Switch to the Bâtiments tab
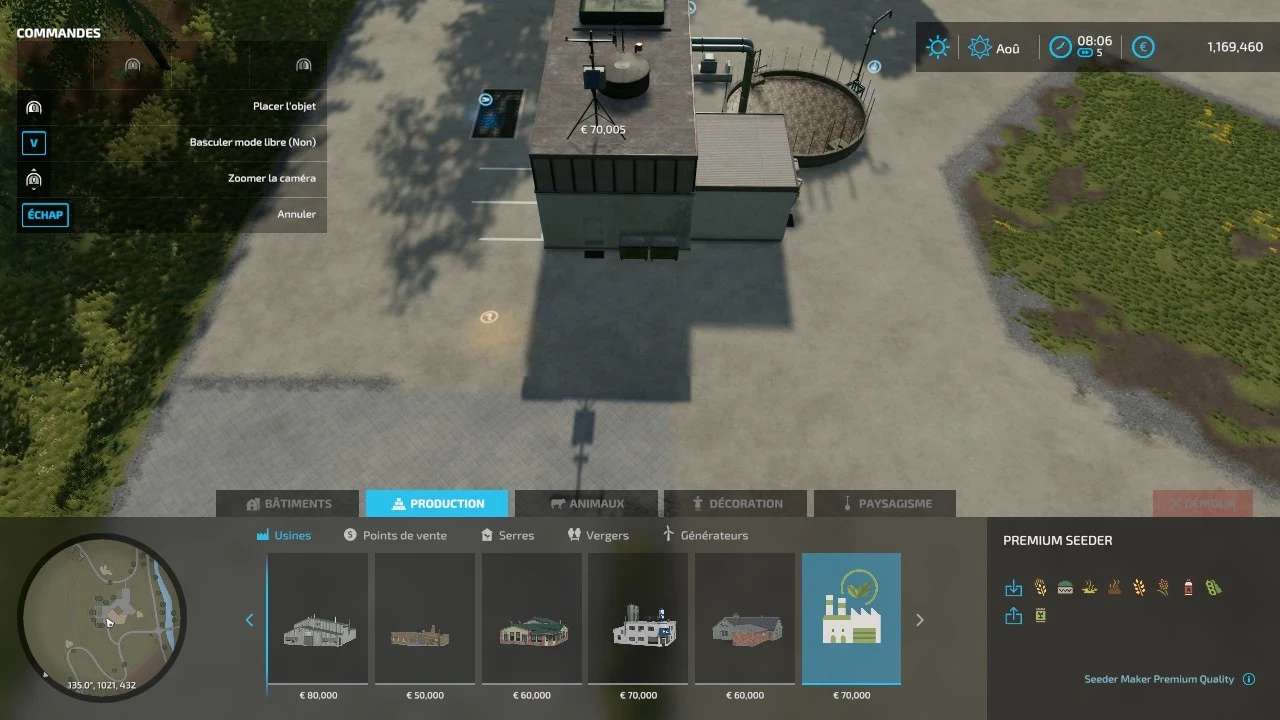This screenshot has width=1280, height=720. pos(288,503)
